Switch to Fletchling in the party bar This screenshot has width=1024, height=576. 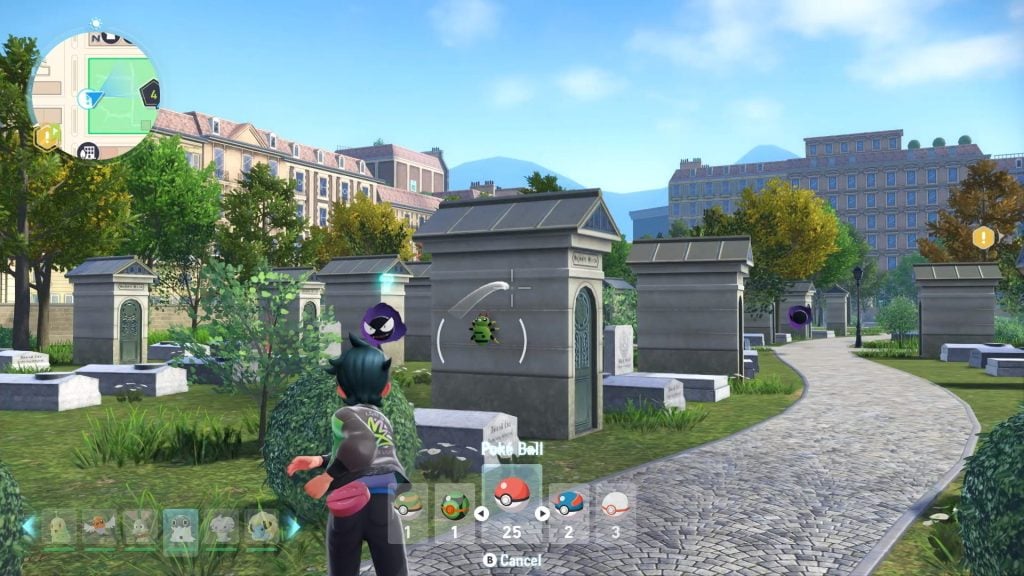coord(100,526)
